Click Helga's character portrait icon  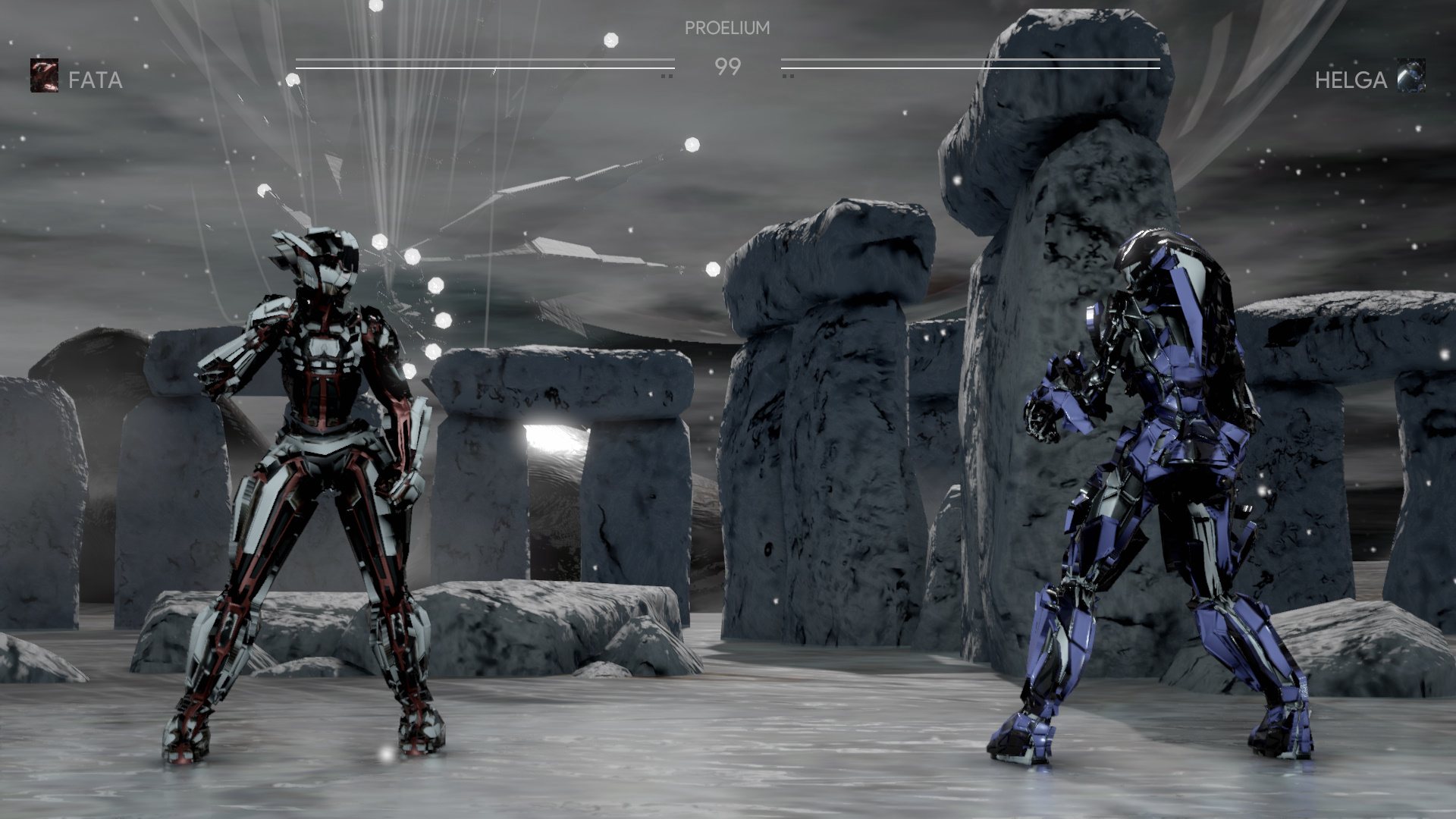1411,75
